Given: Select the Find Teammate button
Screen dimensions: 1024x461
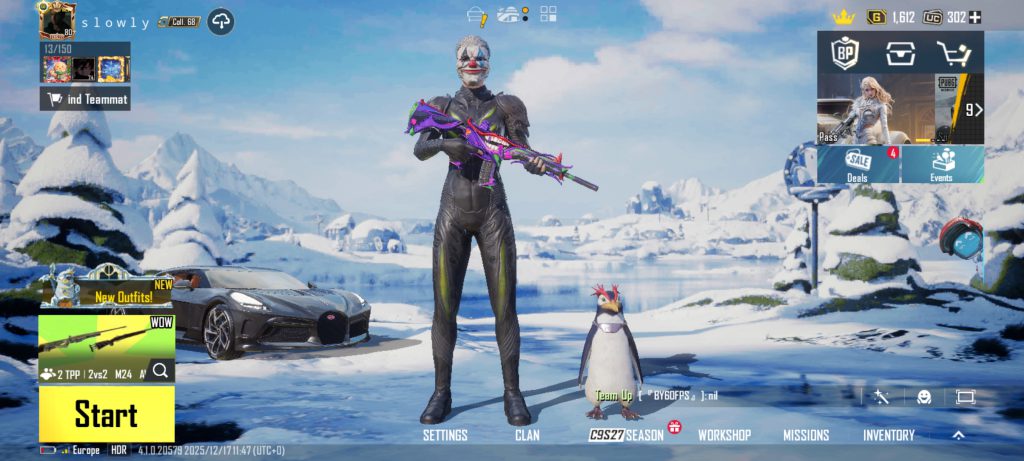Looking at the screenshot, I should point(85,98).
